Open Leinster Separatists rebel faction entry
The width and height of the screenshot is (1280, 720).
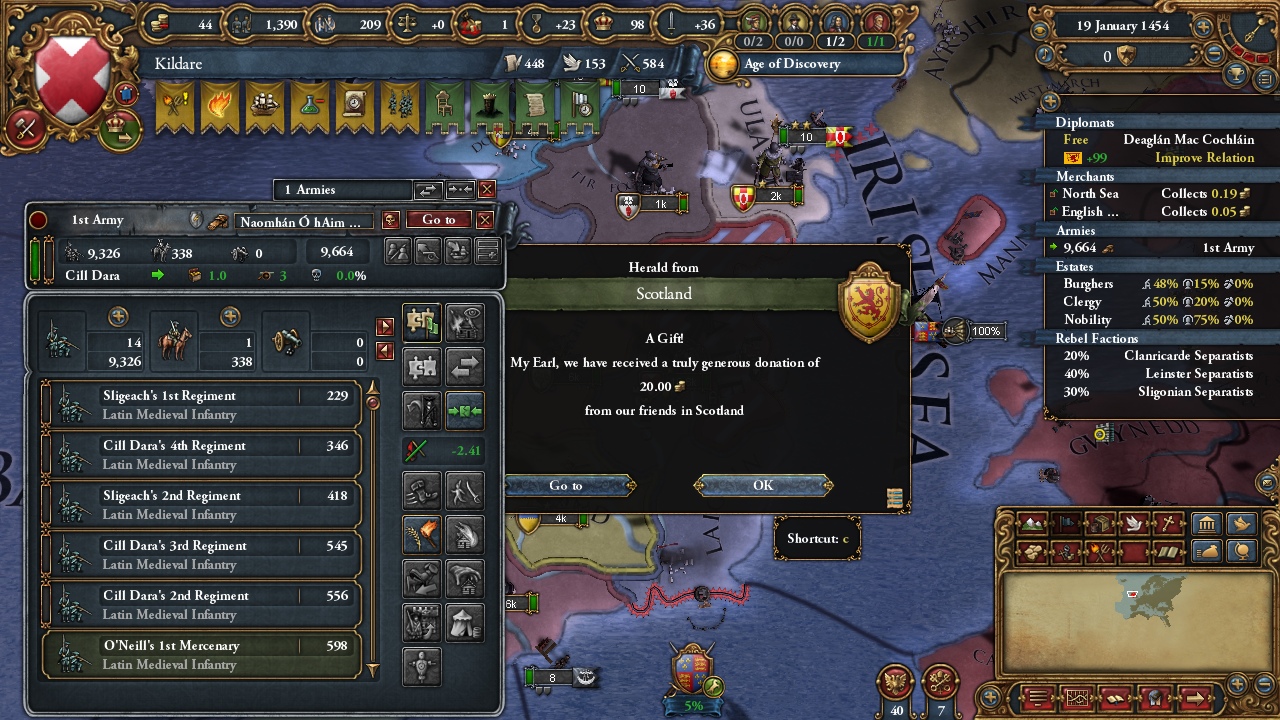(1153, 374)
